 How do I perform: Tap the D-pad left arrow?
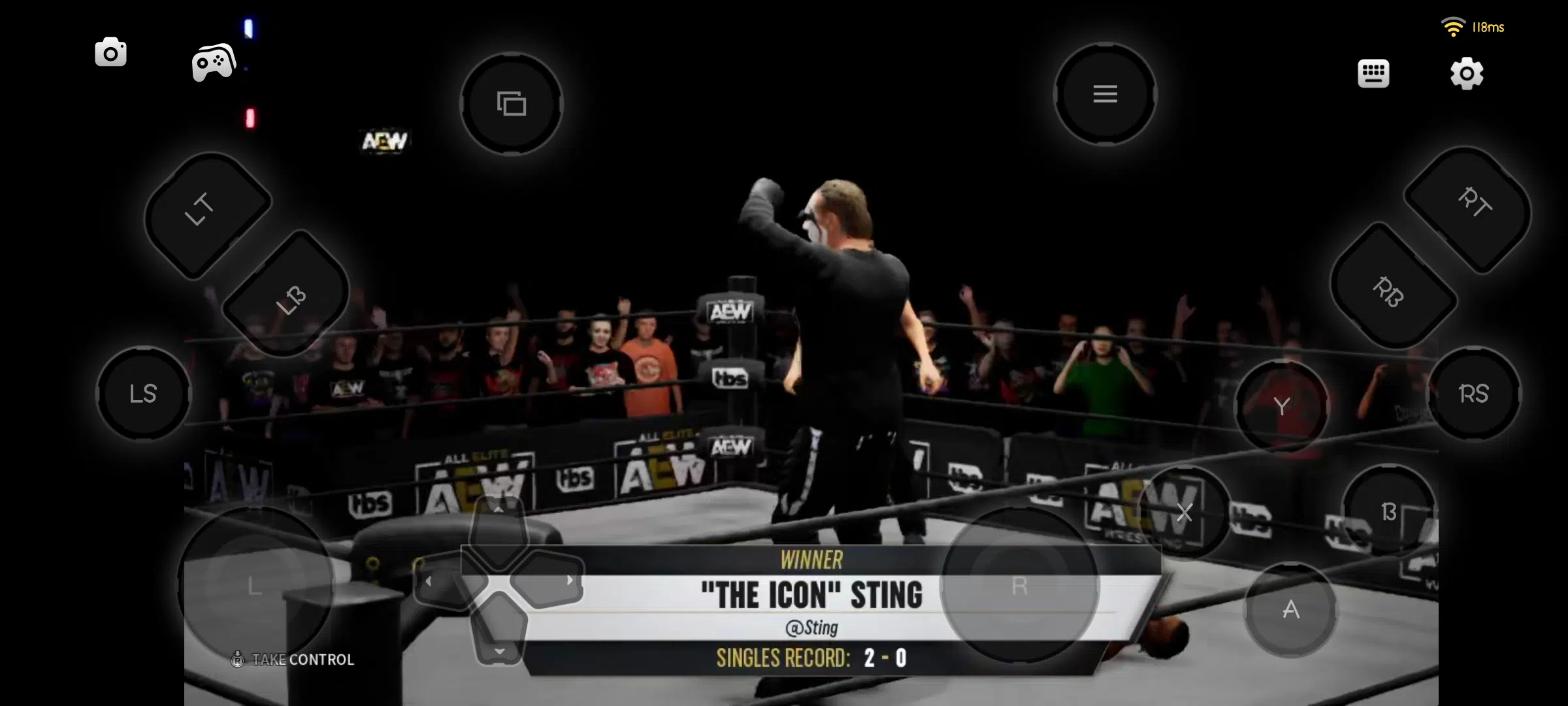(x=444, y=580)
